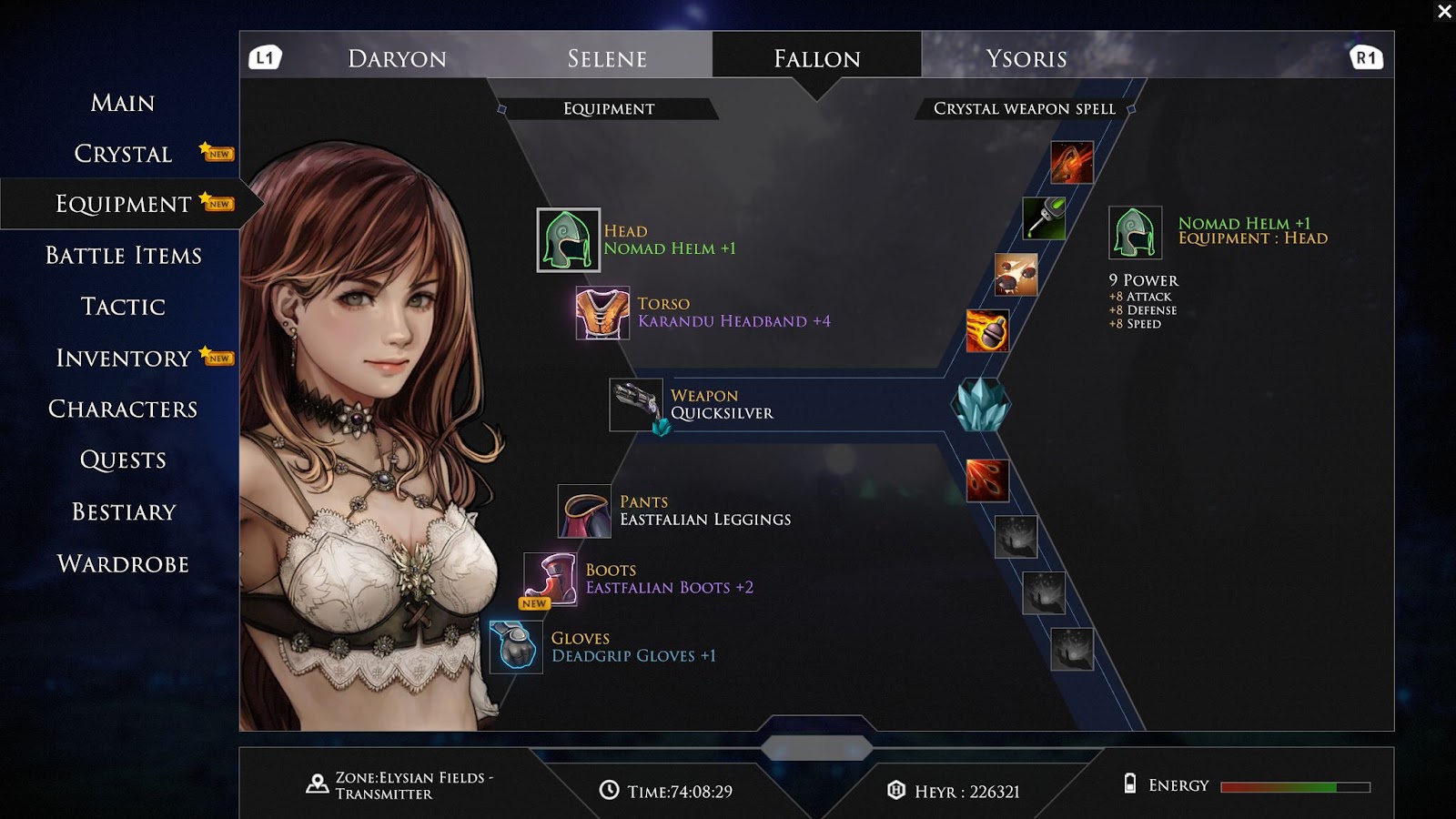This screenshot has width=1456, height=819.
Task: Select the Crystal menu entry
Action: coord(123,154)
